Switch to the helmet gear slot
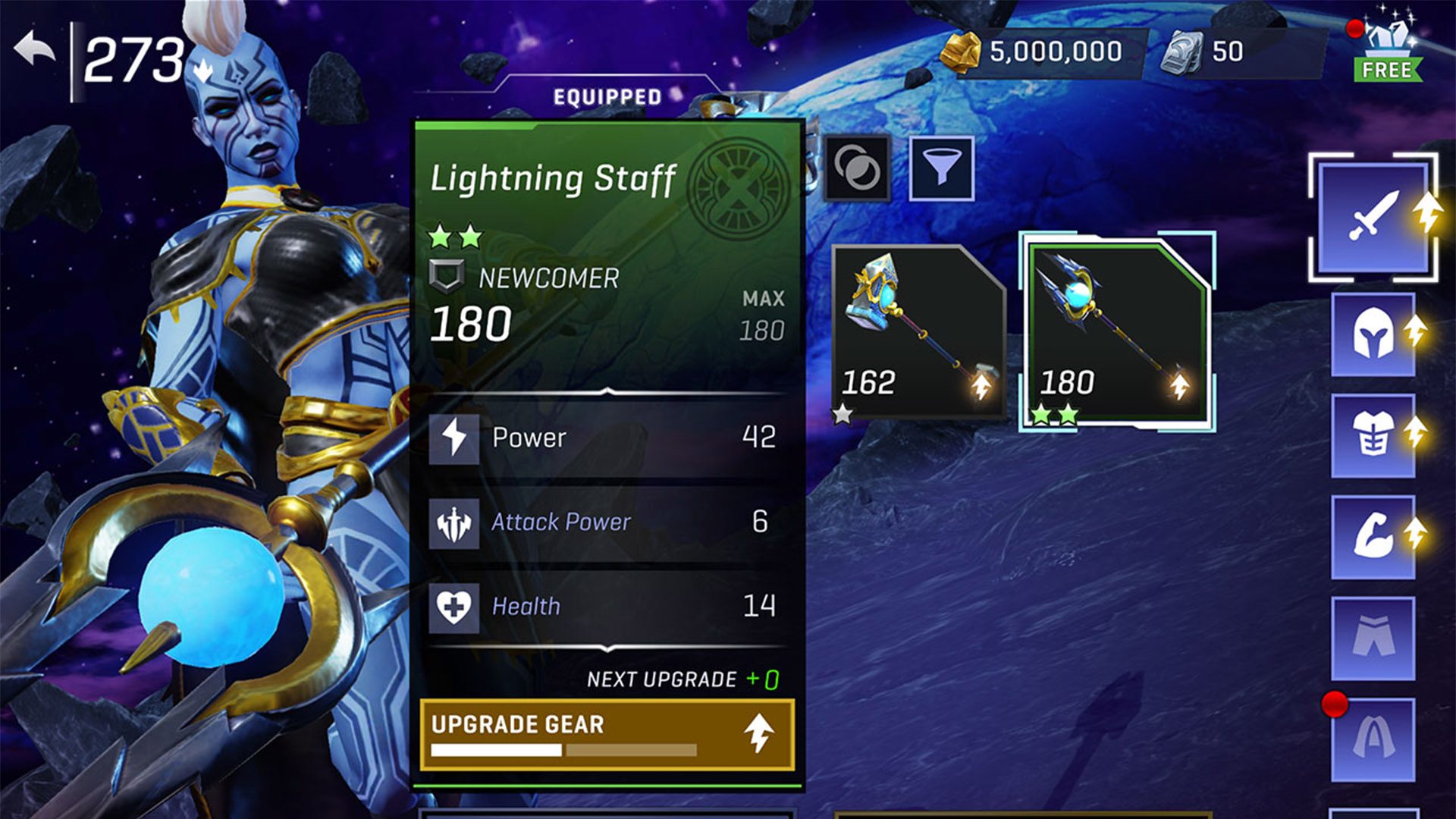This screenshot has width=1456, height=819. click(1373, 334)
